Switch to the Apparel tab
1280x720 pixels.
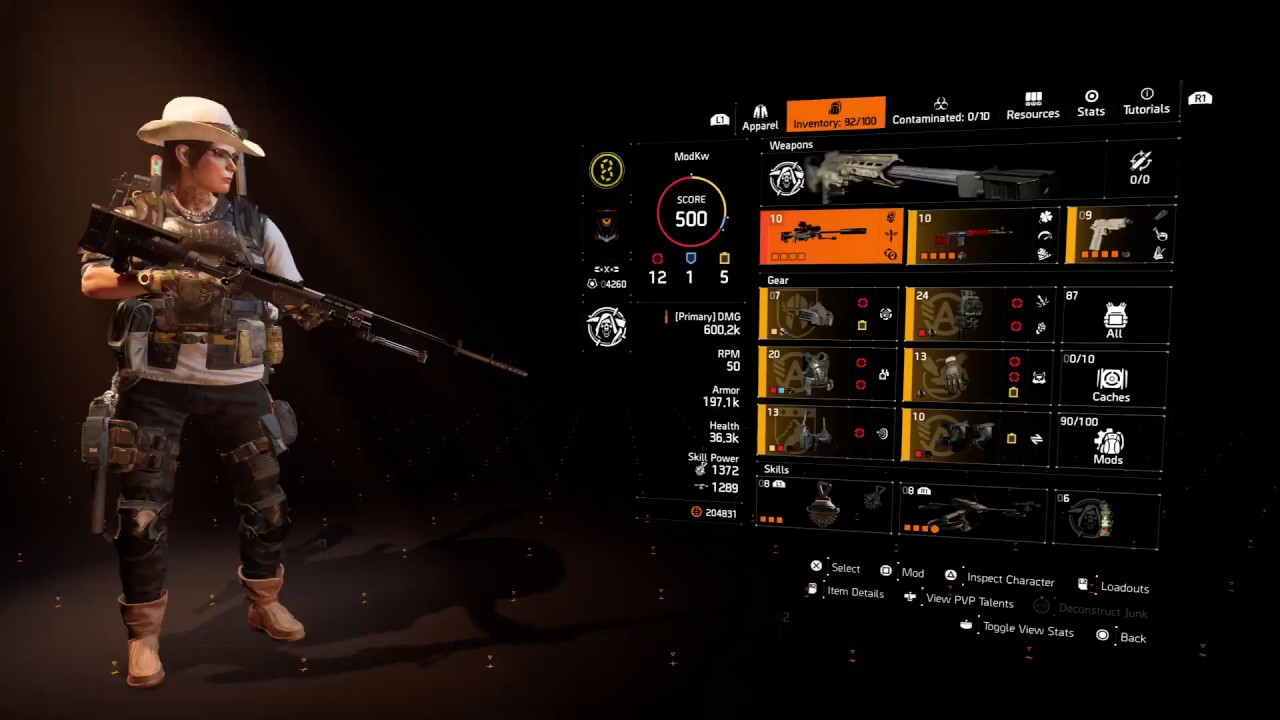pyautogui.click(x=760, y=116)
